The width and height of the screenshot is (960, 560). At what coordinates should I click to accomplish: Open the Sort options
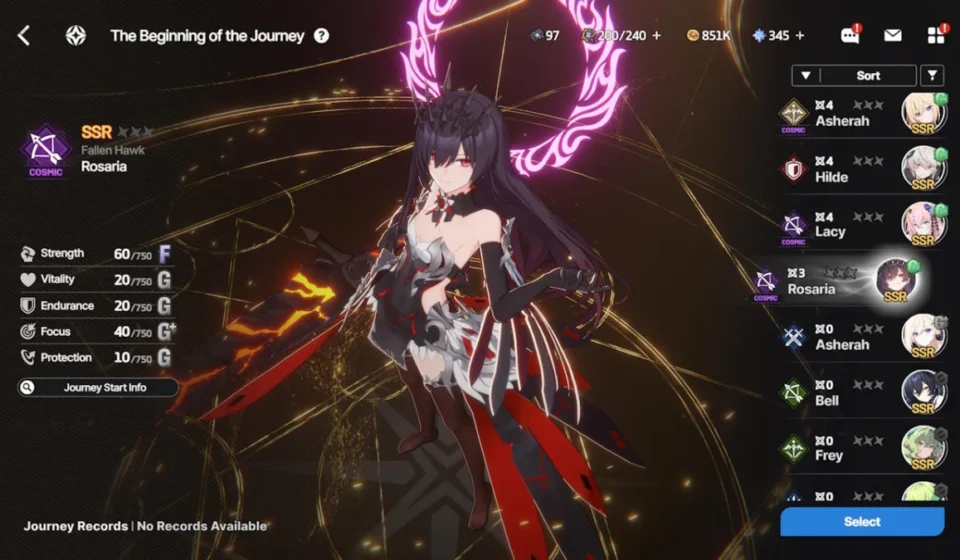(x=868, y=75)
